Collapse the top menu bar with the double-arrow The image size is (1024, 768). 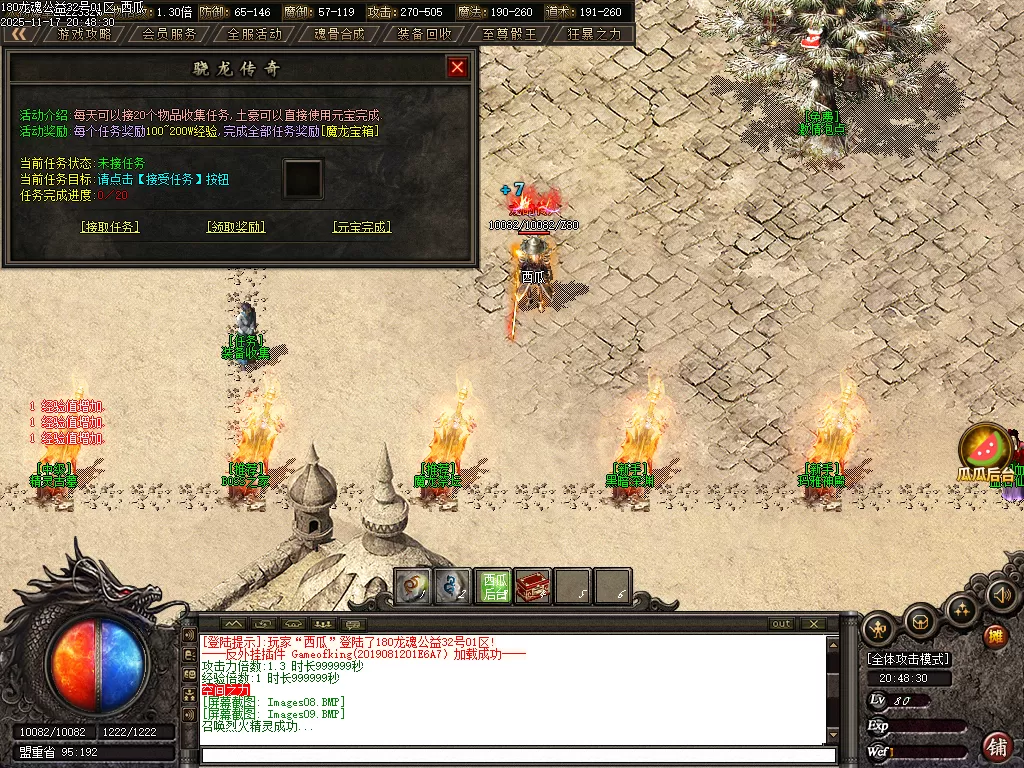pos(19,33)
